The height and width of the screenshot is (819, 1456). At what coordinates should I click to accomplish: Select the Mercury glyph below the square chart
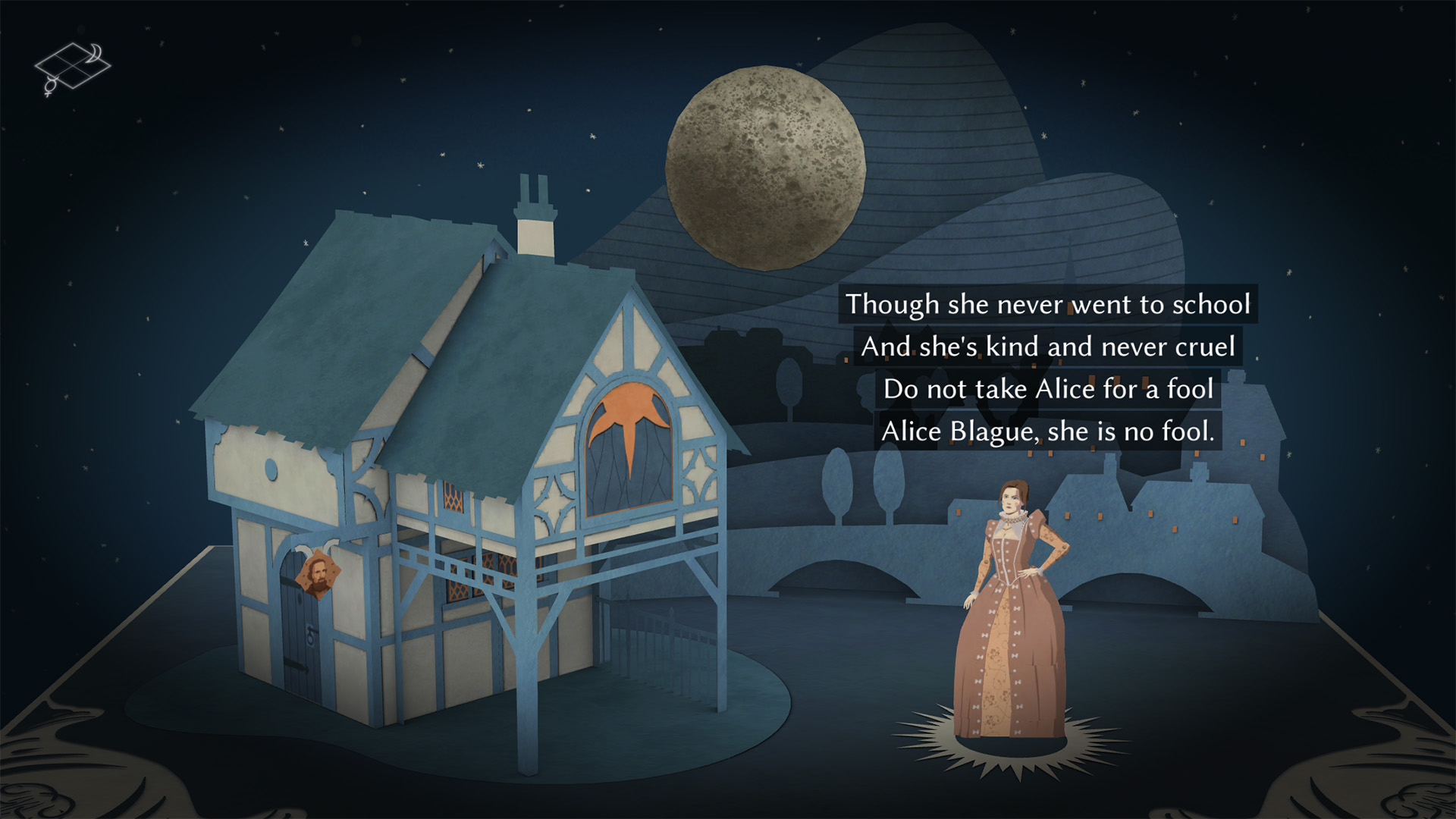51,86
